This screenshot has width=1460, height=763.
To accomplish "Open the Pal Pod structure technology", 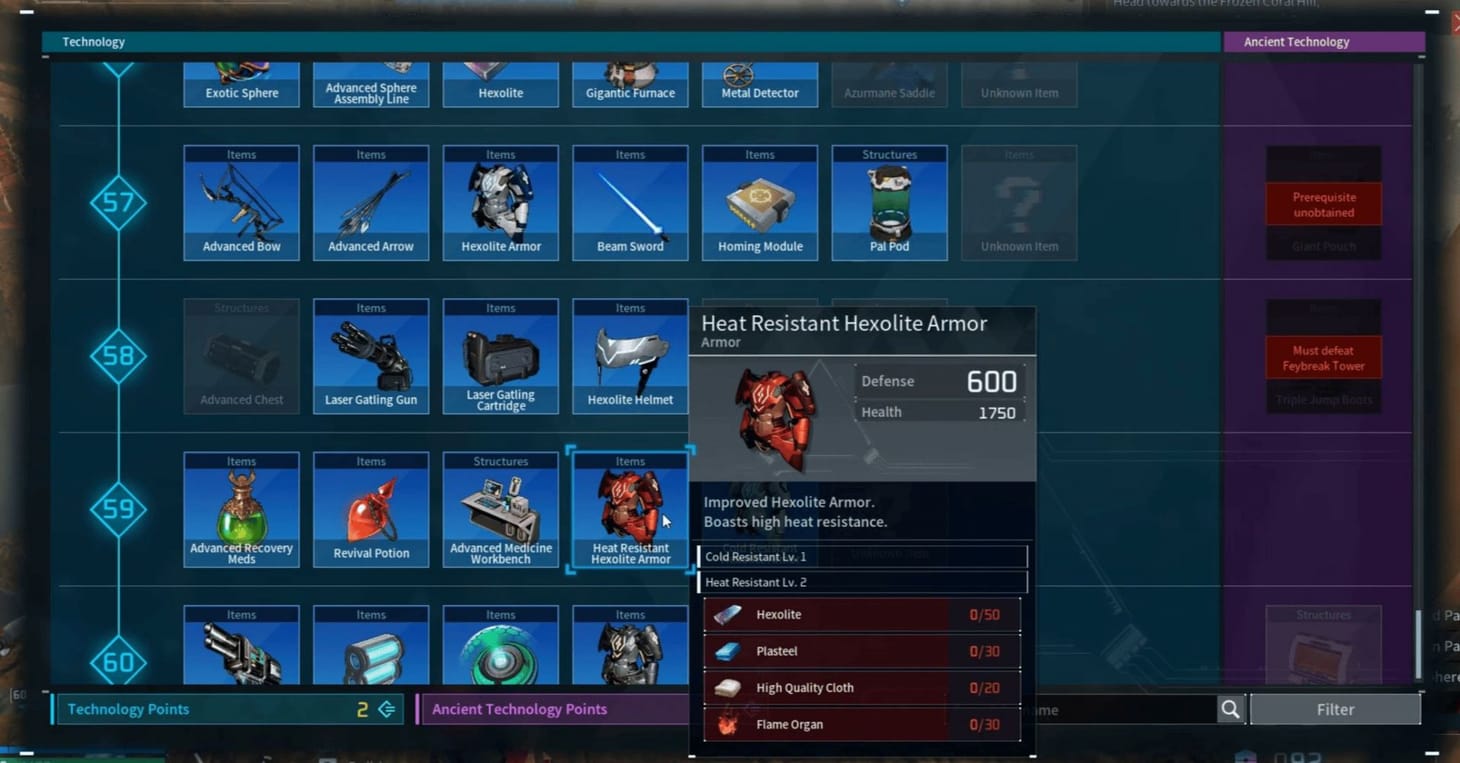I will click(889, 200).
